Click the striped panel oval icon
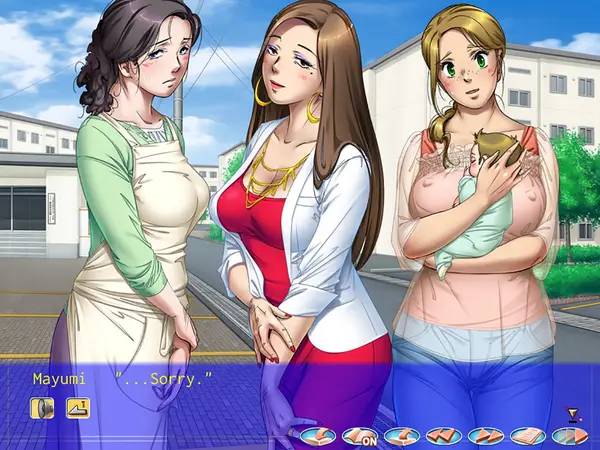Screen dimensions: 600x450 [x=568, y=436]
